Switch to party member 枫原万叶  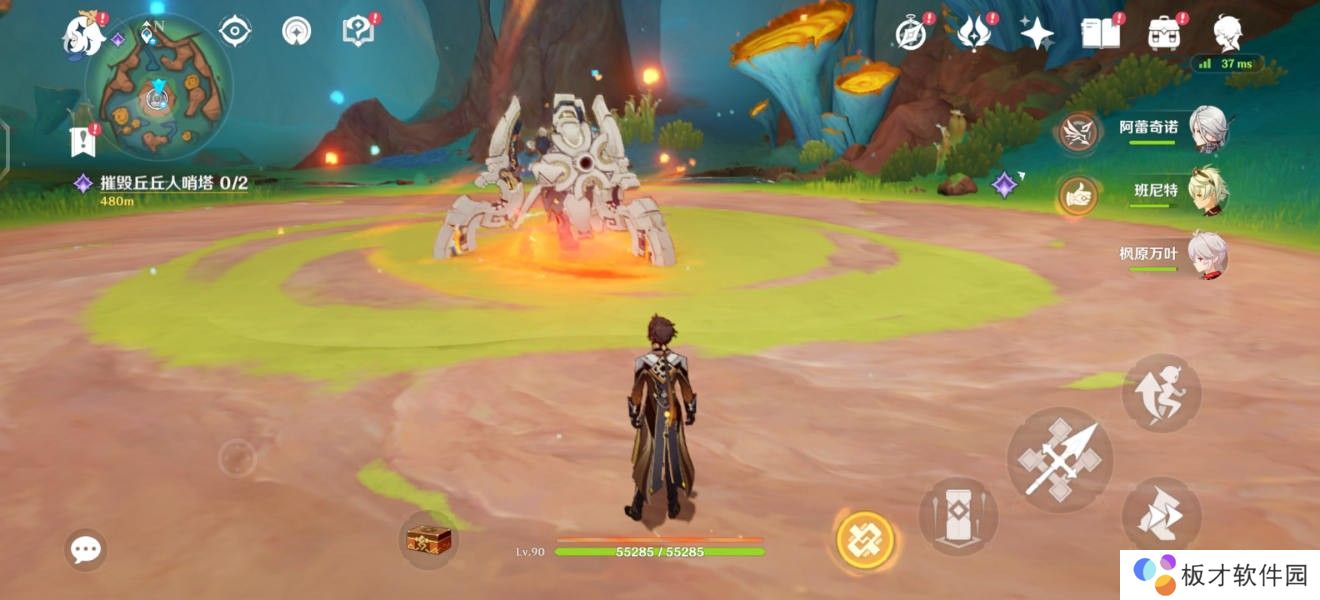(1208, 253)
